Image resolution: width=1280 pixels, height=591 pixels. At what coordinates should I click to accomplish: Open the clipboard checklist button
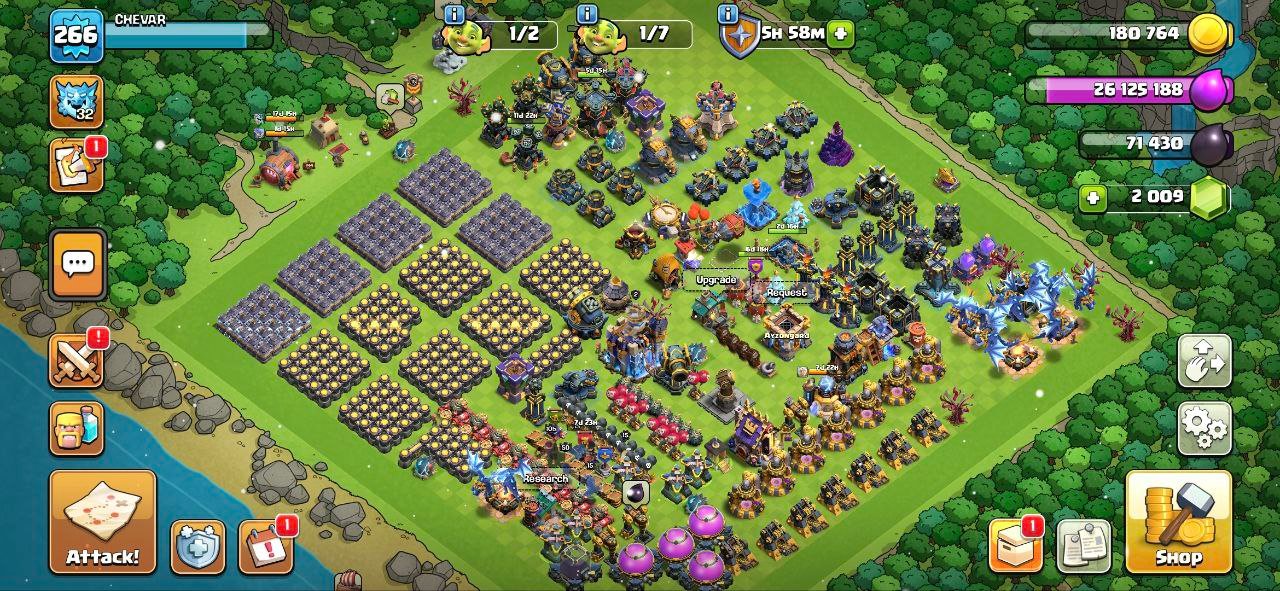(x=1083, y=547)
